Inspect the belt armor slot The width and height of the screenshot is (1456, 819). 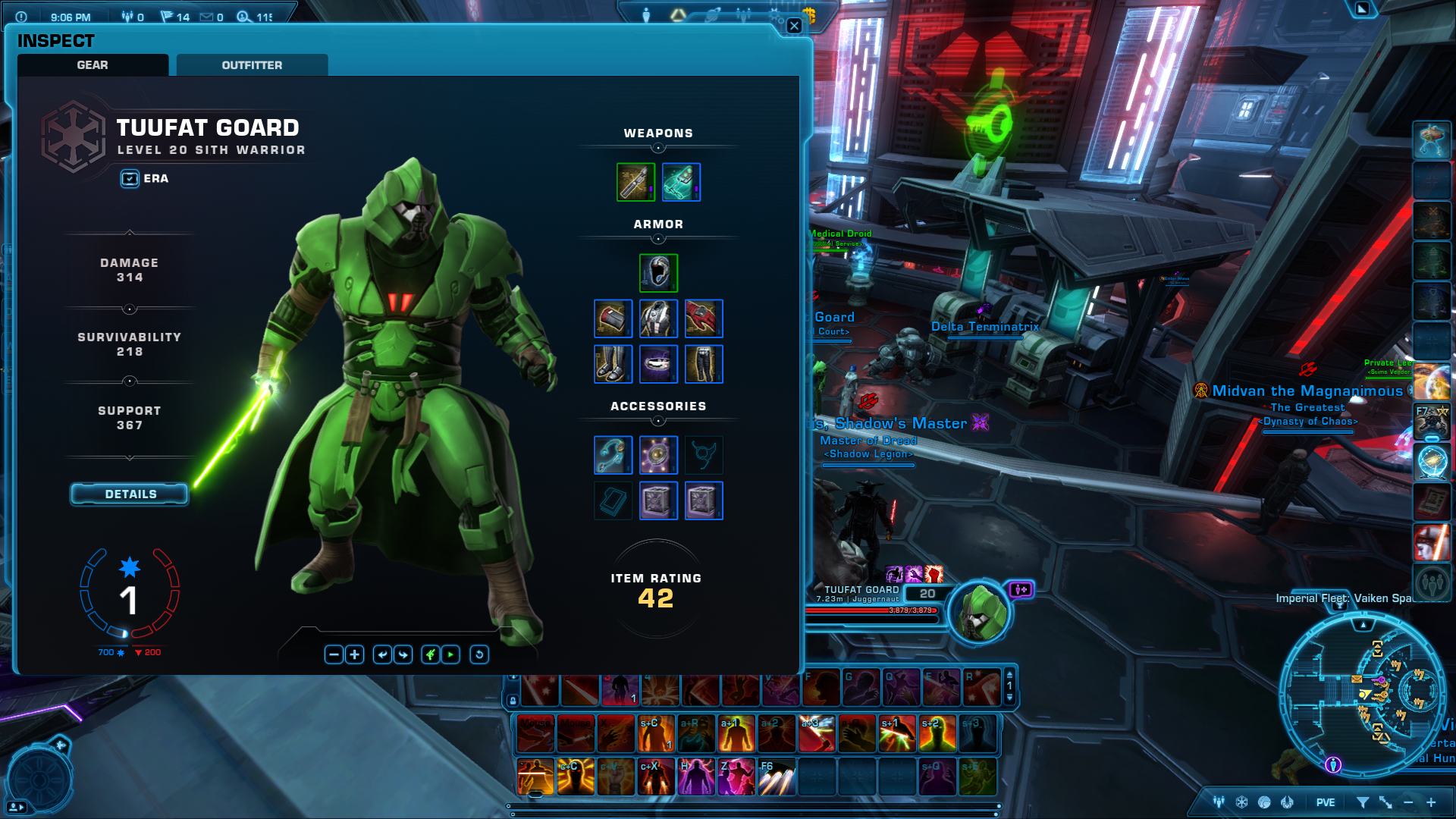(x=658, y=364)
